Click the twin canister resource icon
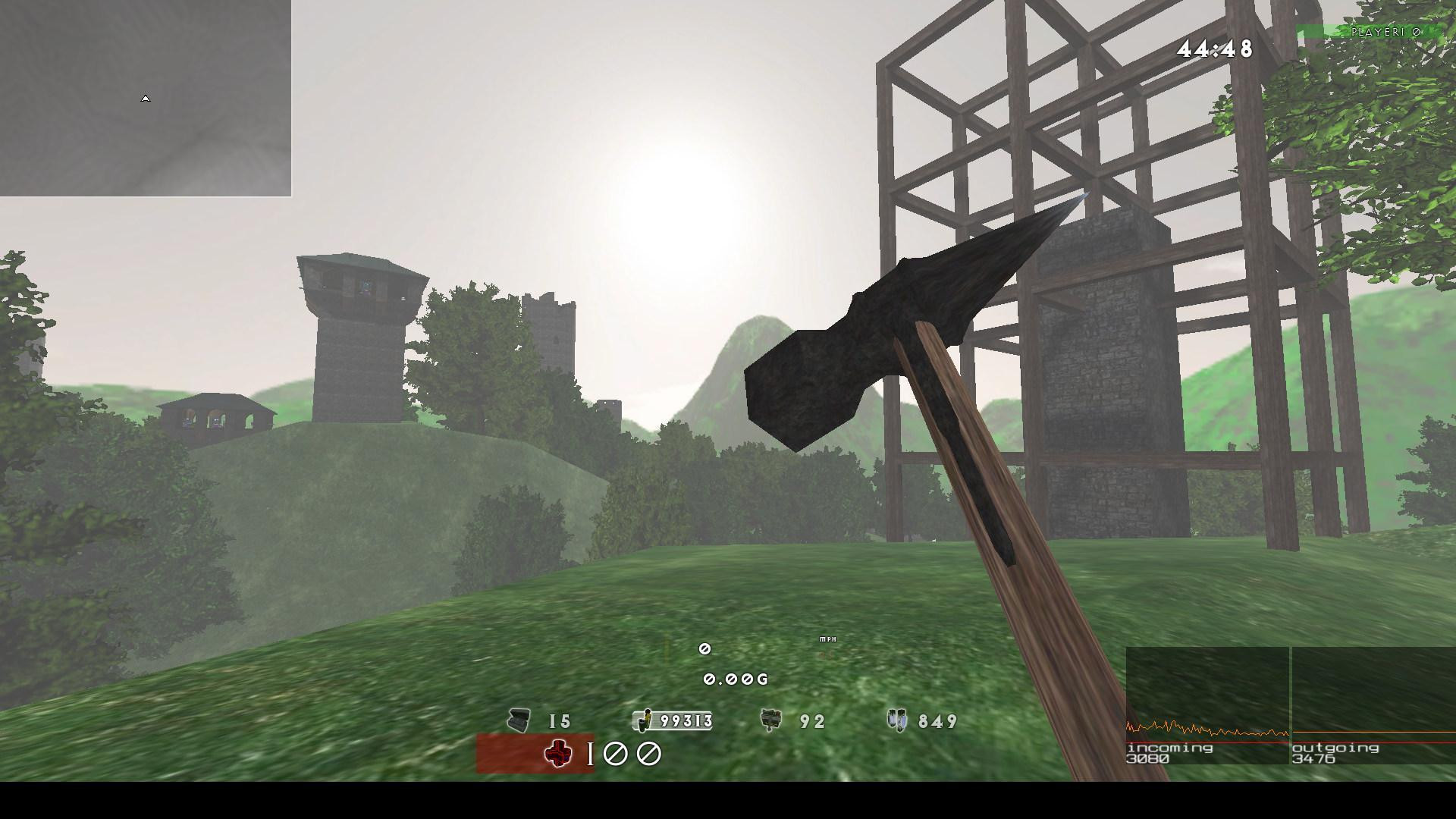 [897, 720]
